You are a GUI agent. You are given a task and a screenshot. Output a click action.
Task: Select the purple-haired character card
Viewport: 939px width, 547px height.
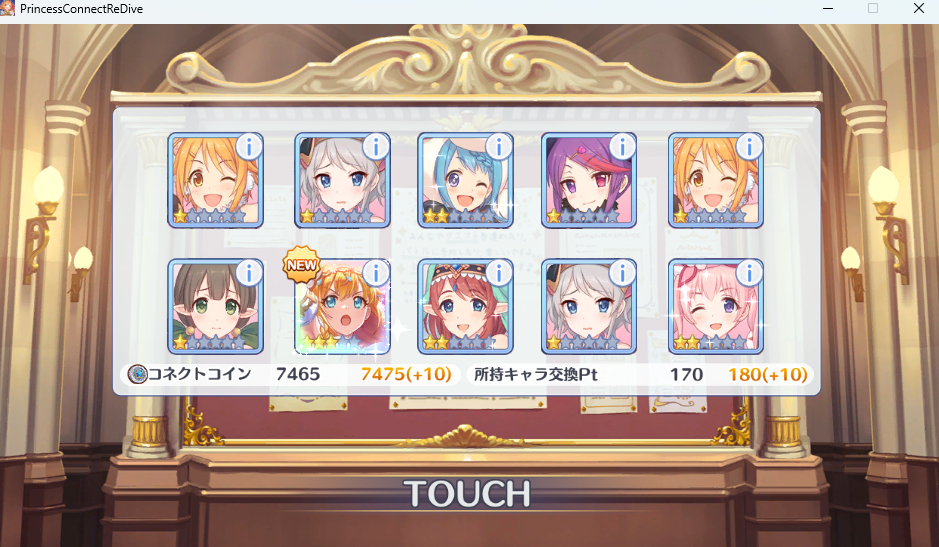coord(589,181)
